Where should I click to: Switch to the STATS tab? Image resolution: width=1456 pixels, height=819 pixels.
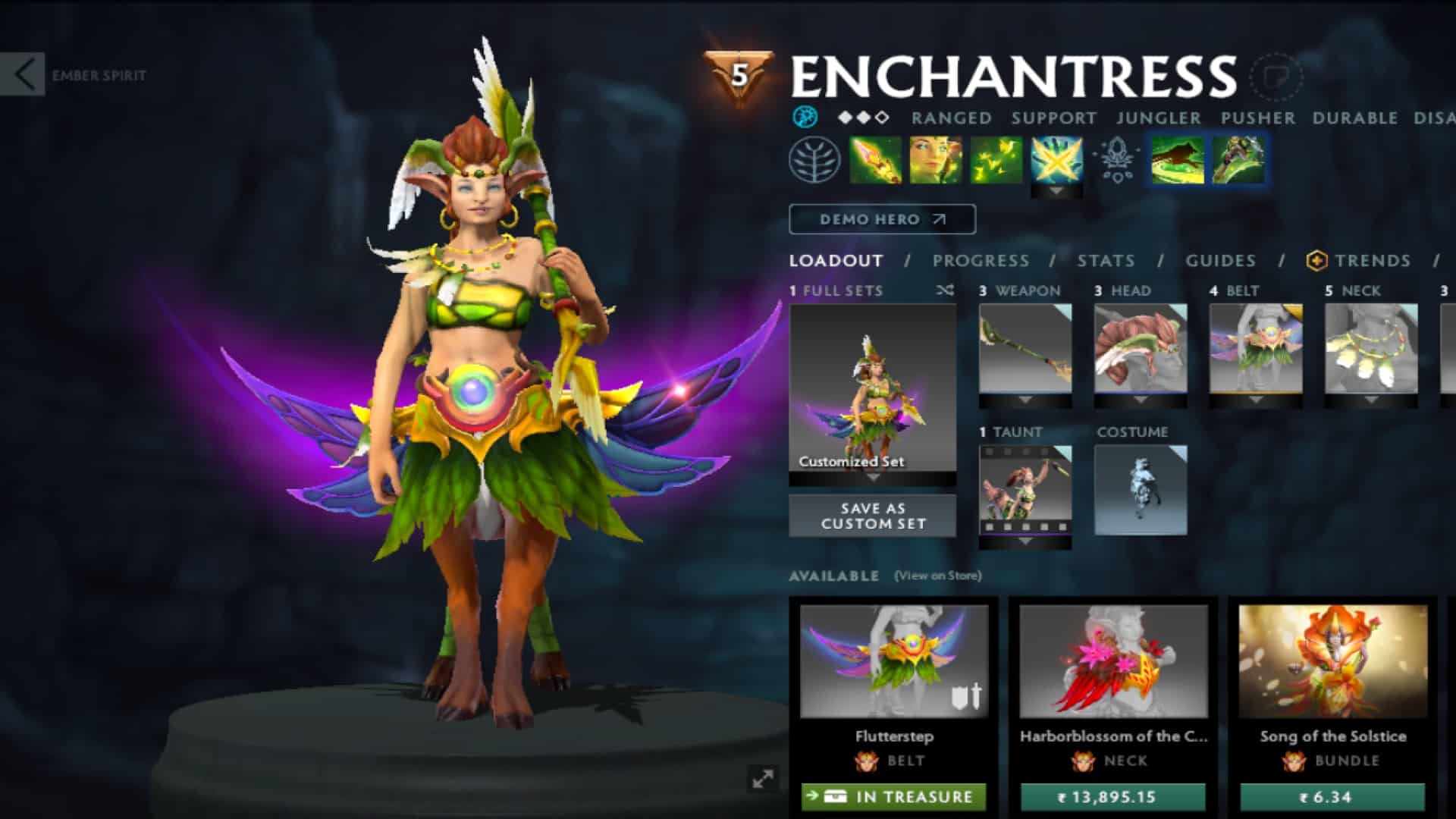1106,261
